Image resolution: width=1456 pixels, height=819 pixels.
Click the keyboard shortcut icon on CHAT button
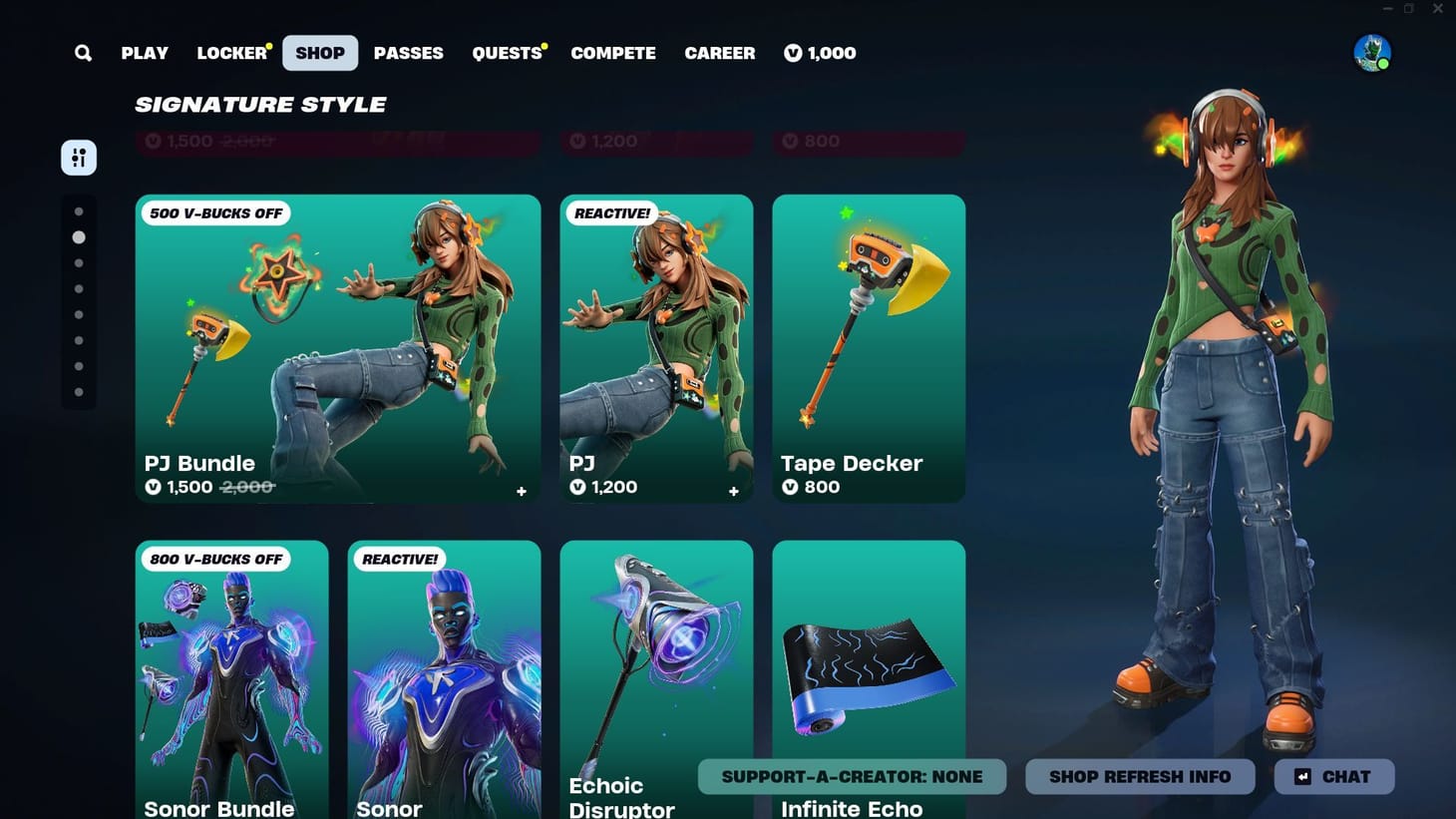click(x=1302, y=776)
